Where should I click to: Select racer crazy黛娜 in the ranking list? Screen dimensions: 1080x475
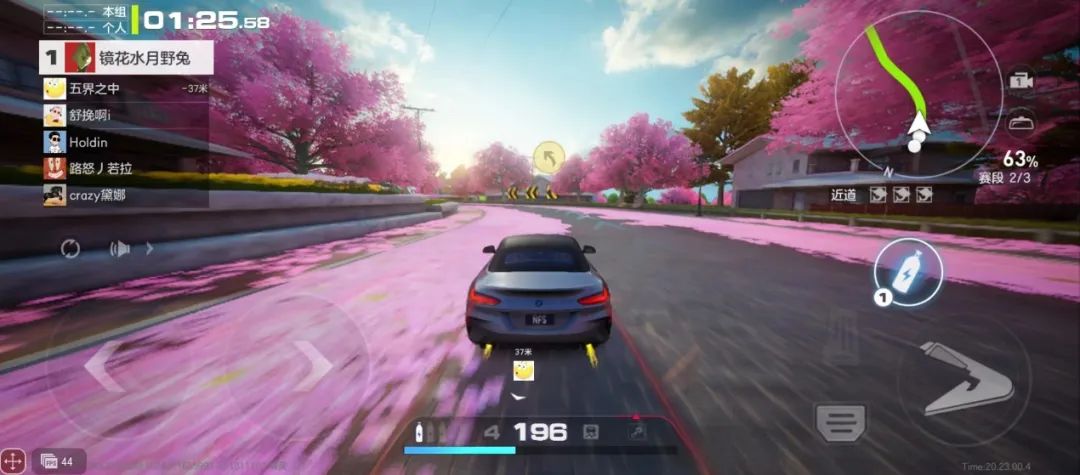97,195
